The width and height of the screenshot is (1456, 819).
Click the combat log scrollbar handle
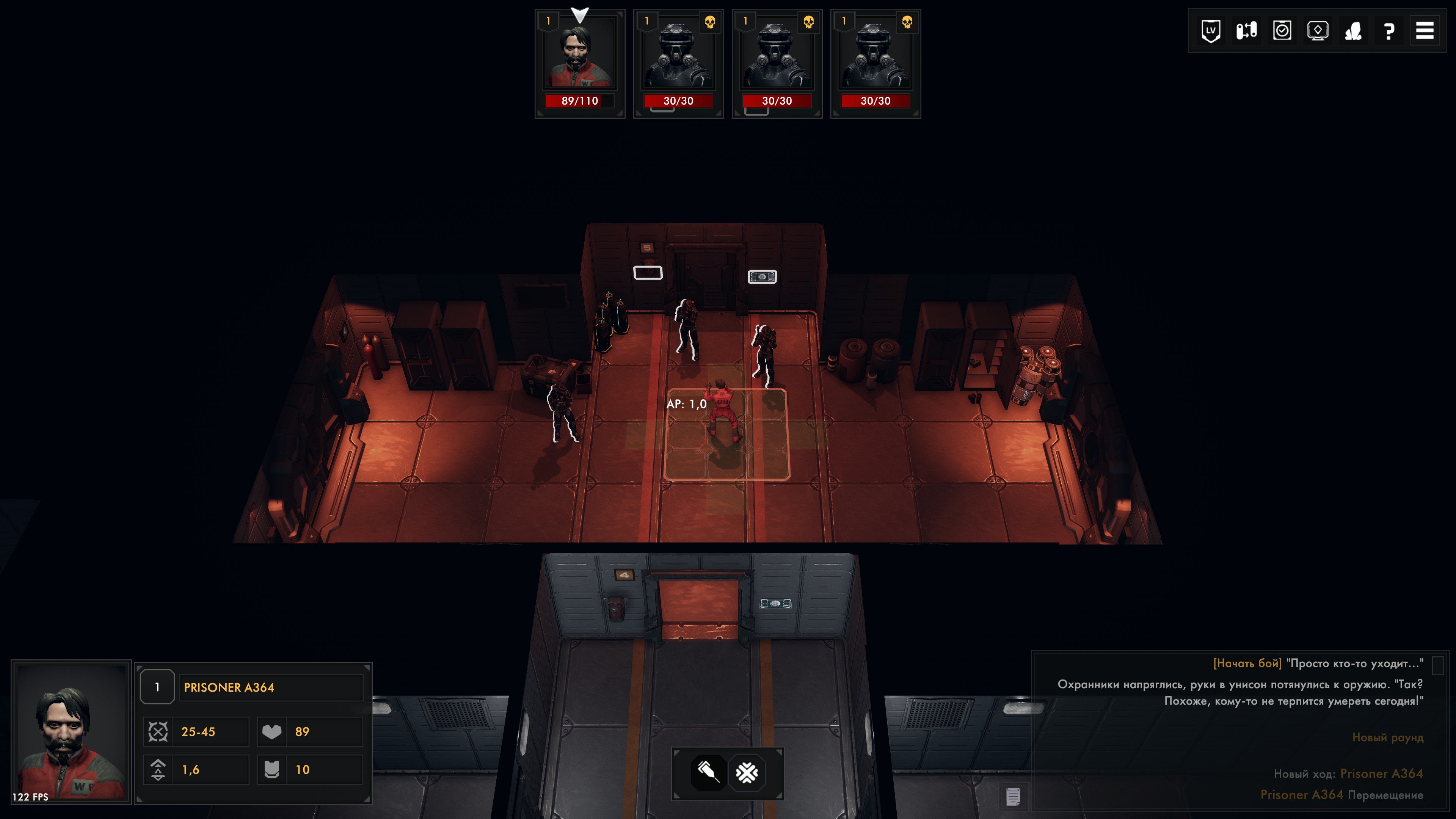pos(1438,665)
